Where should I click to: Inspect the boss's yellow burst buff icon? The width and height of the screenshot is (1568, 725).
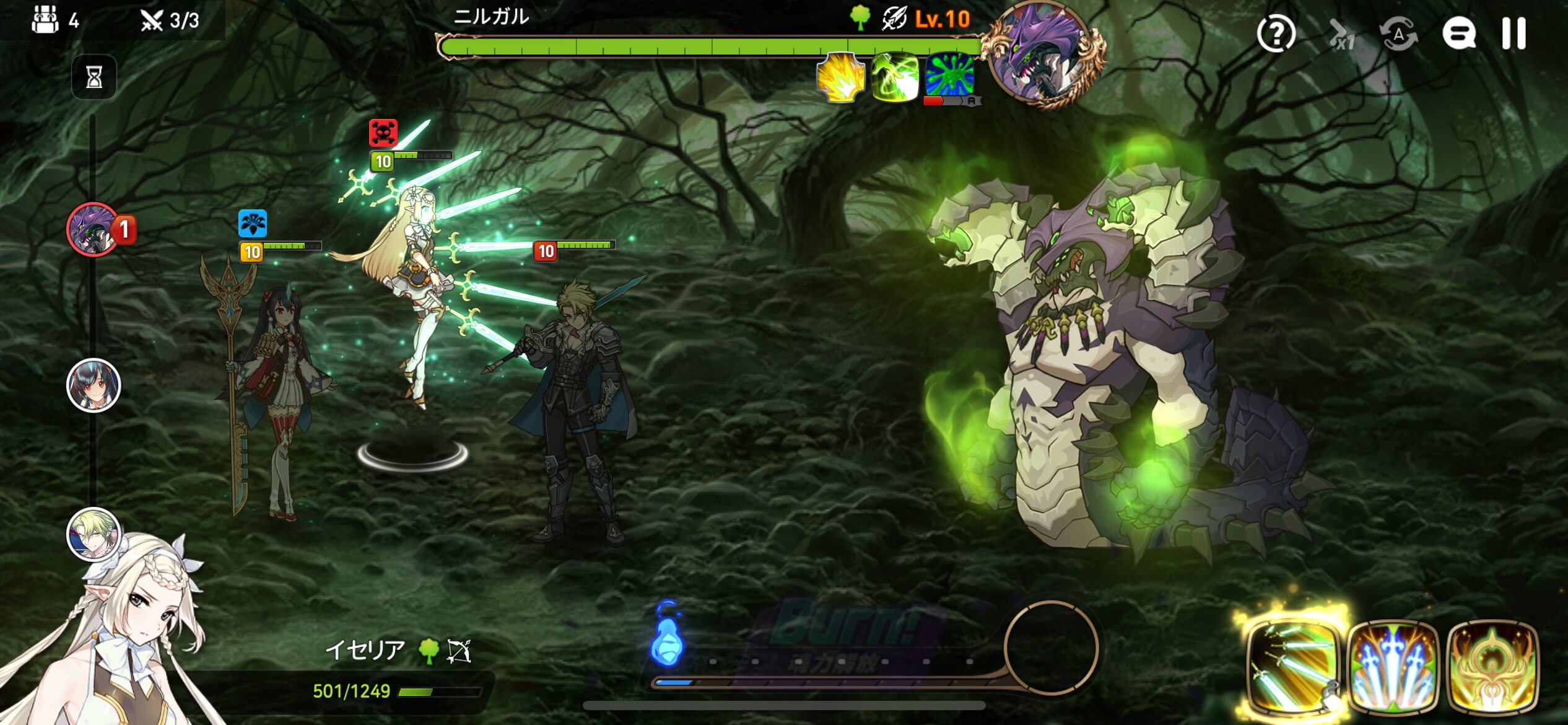[840, 77]
